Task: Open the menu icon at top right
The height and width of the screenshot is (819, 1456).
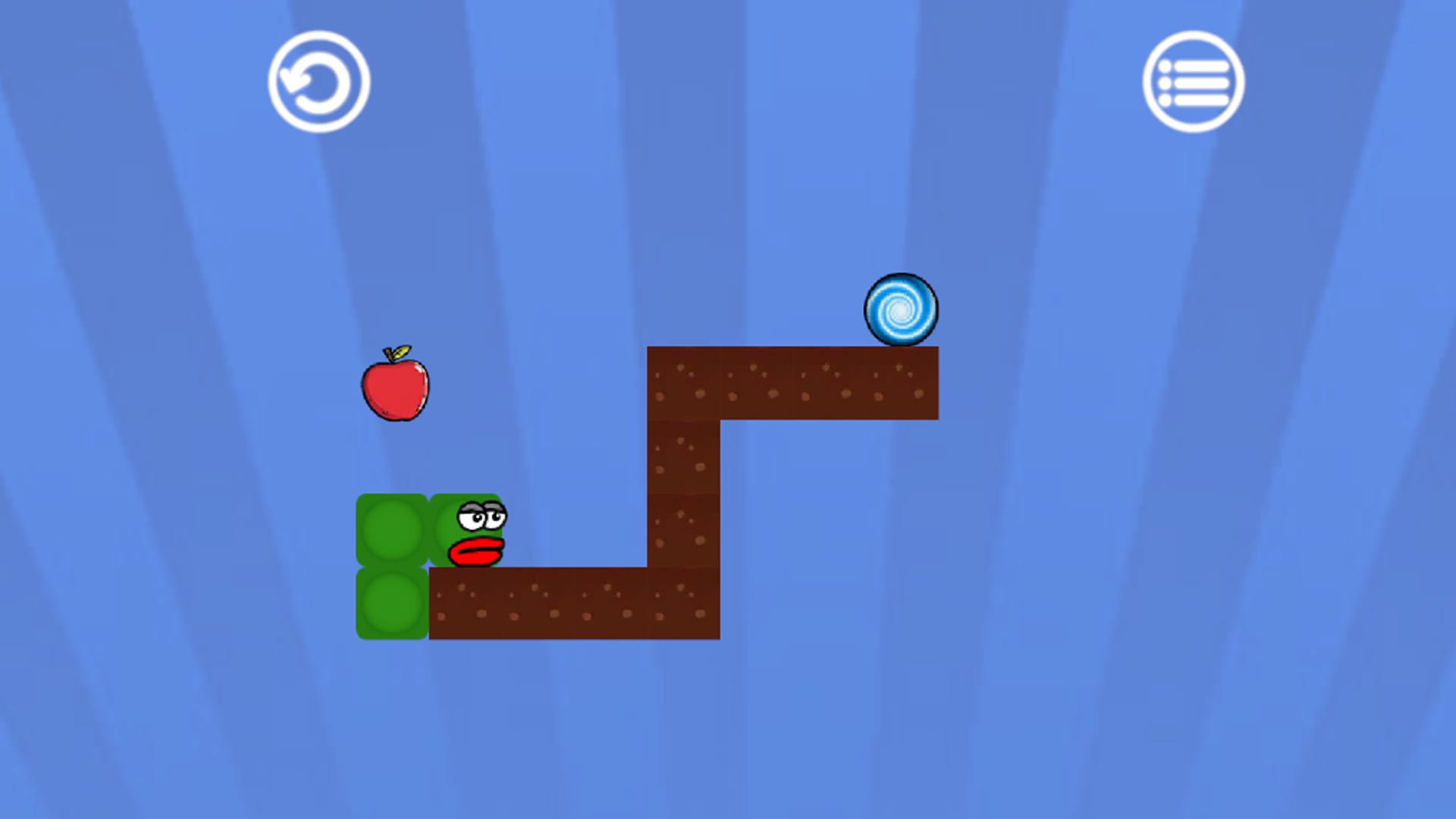Action: point(1193,82)
